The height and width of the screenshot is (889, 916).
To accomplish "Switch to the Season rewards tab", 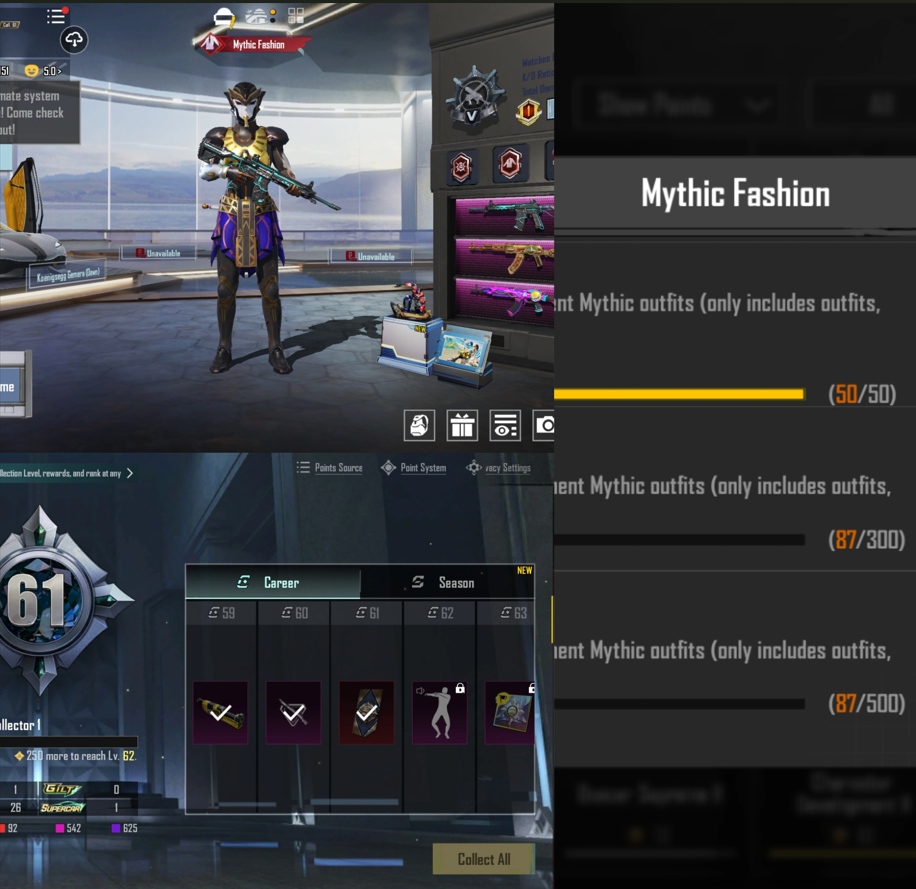I will point(446,582).
